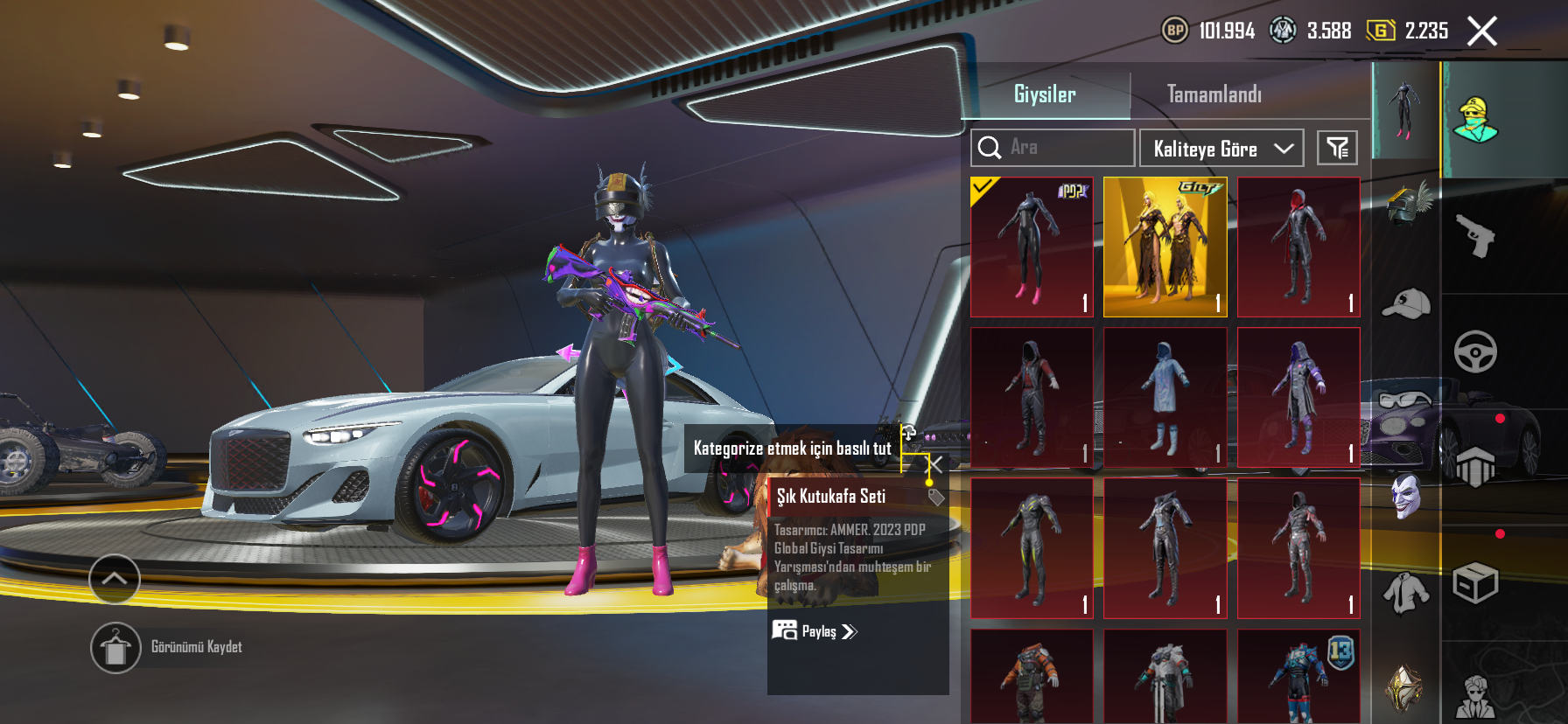Select the red hooded outfit thumbnail

[x=1298, y=247]
